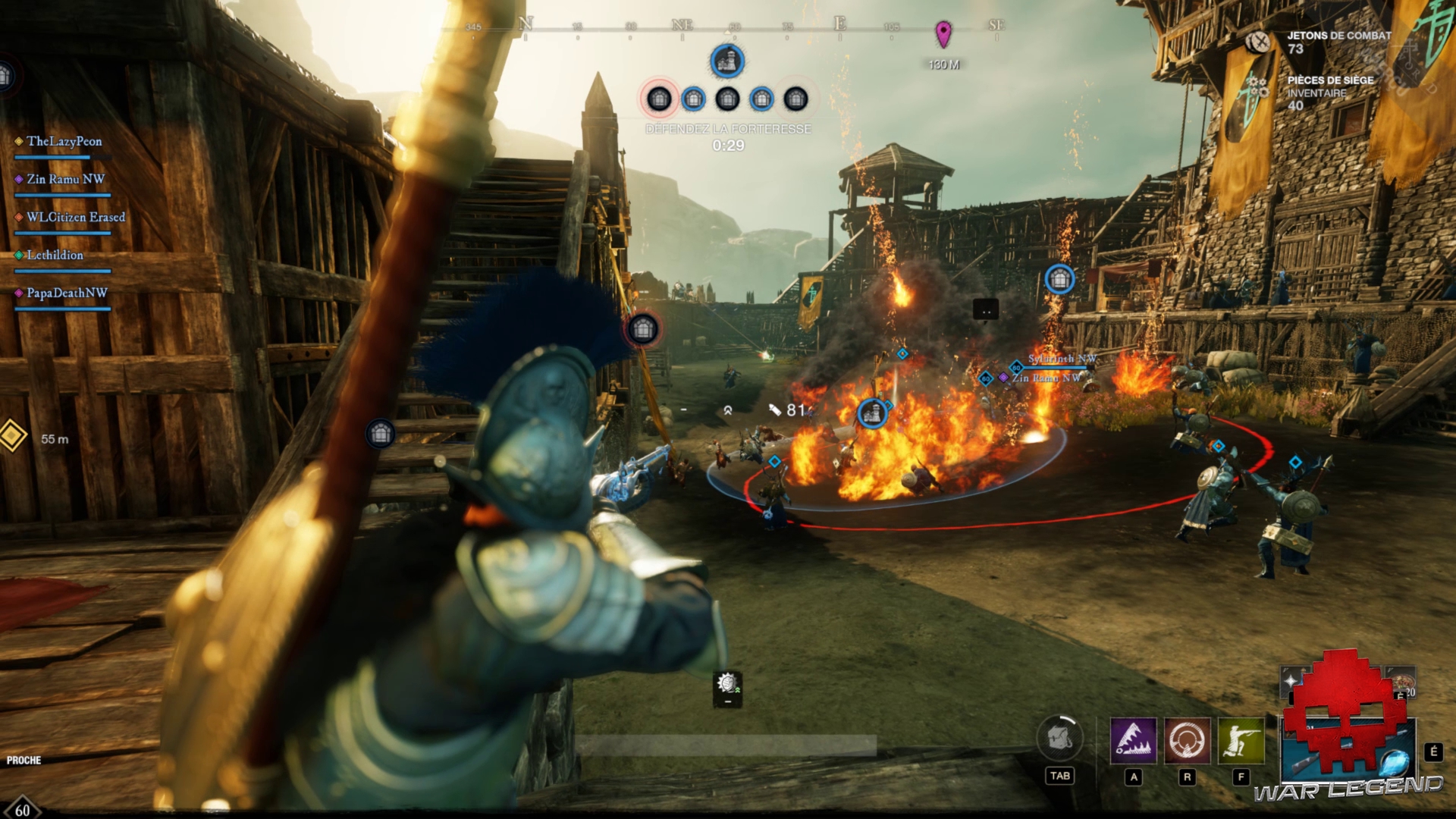The width and height of the screenshot is (1456, 819).
Task: Click the fortress objective icon under compass
Action: point(726,61)
